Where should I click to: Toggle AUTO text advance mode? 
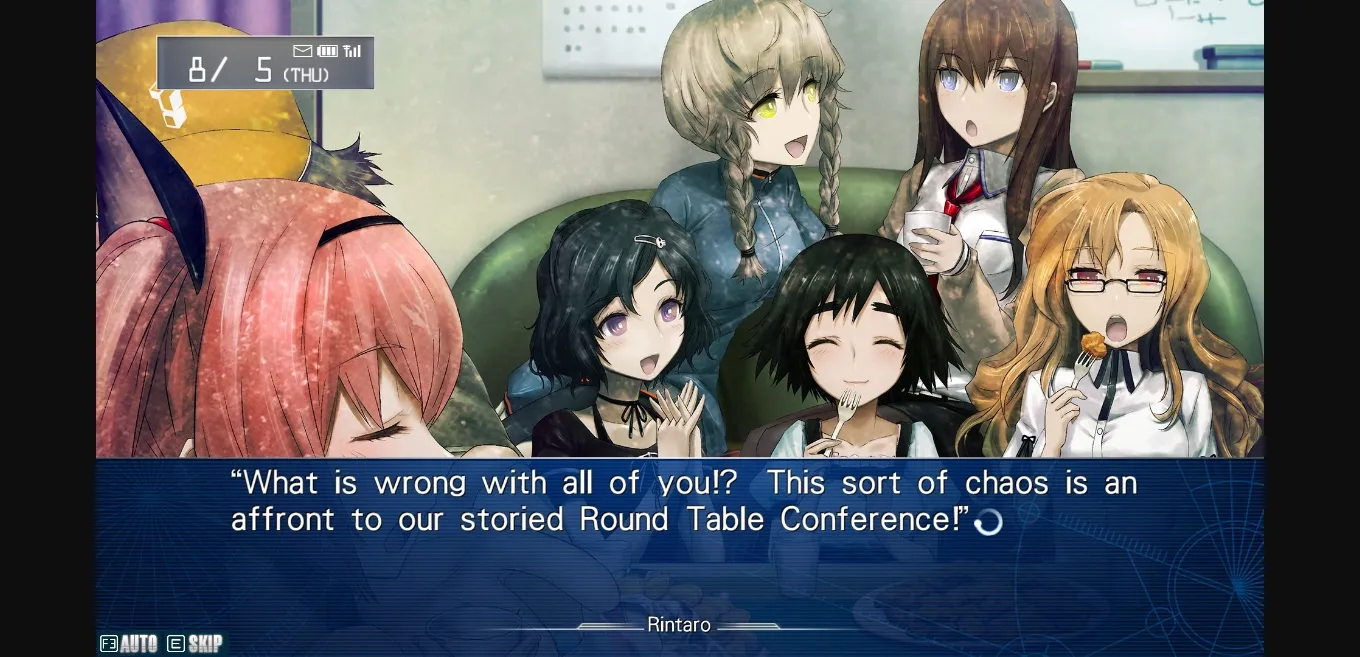[x=129, y=643]
